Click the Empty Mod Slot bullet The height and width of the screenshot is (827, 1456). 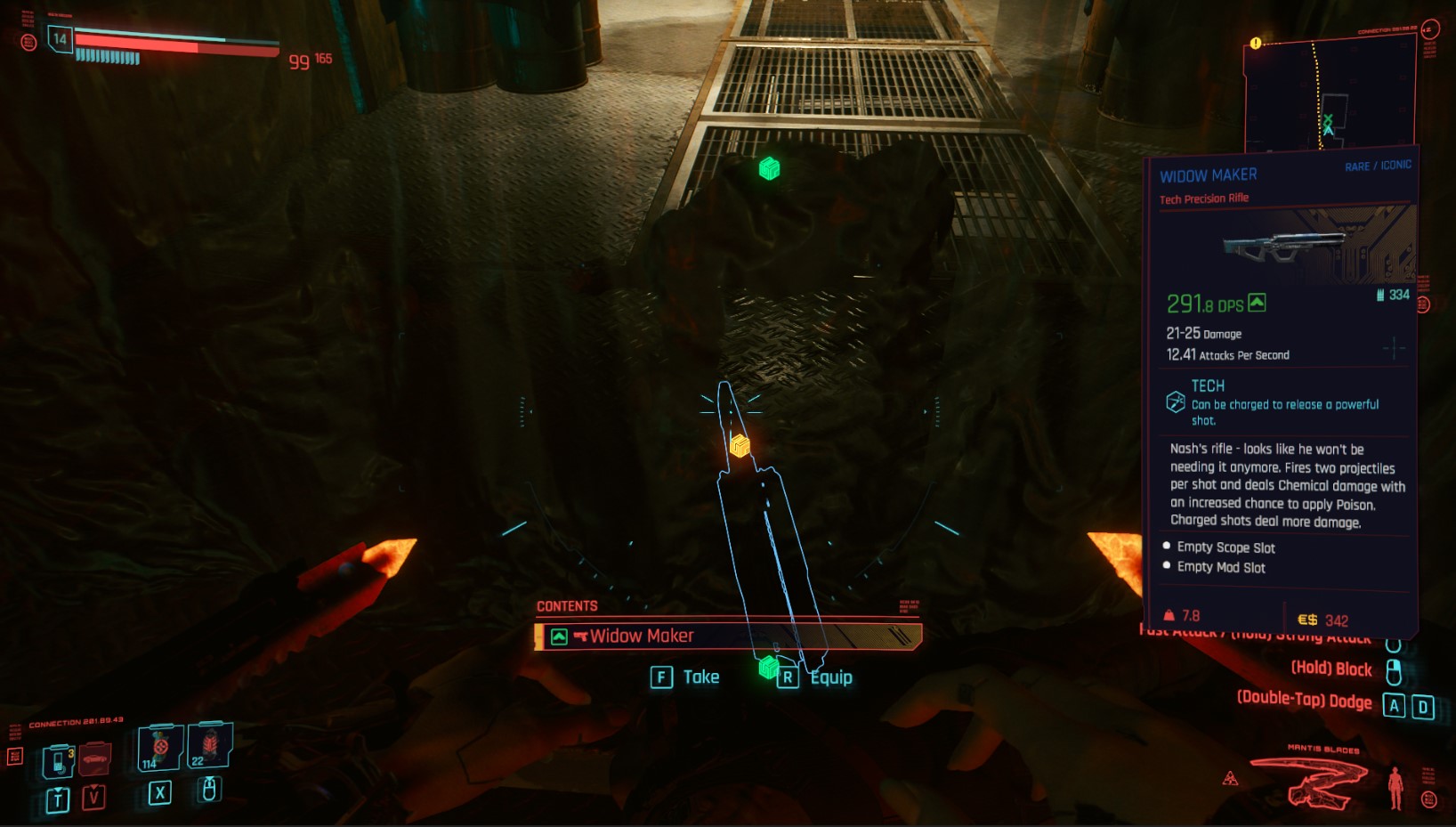click(1167, 567)
